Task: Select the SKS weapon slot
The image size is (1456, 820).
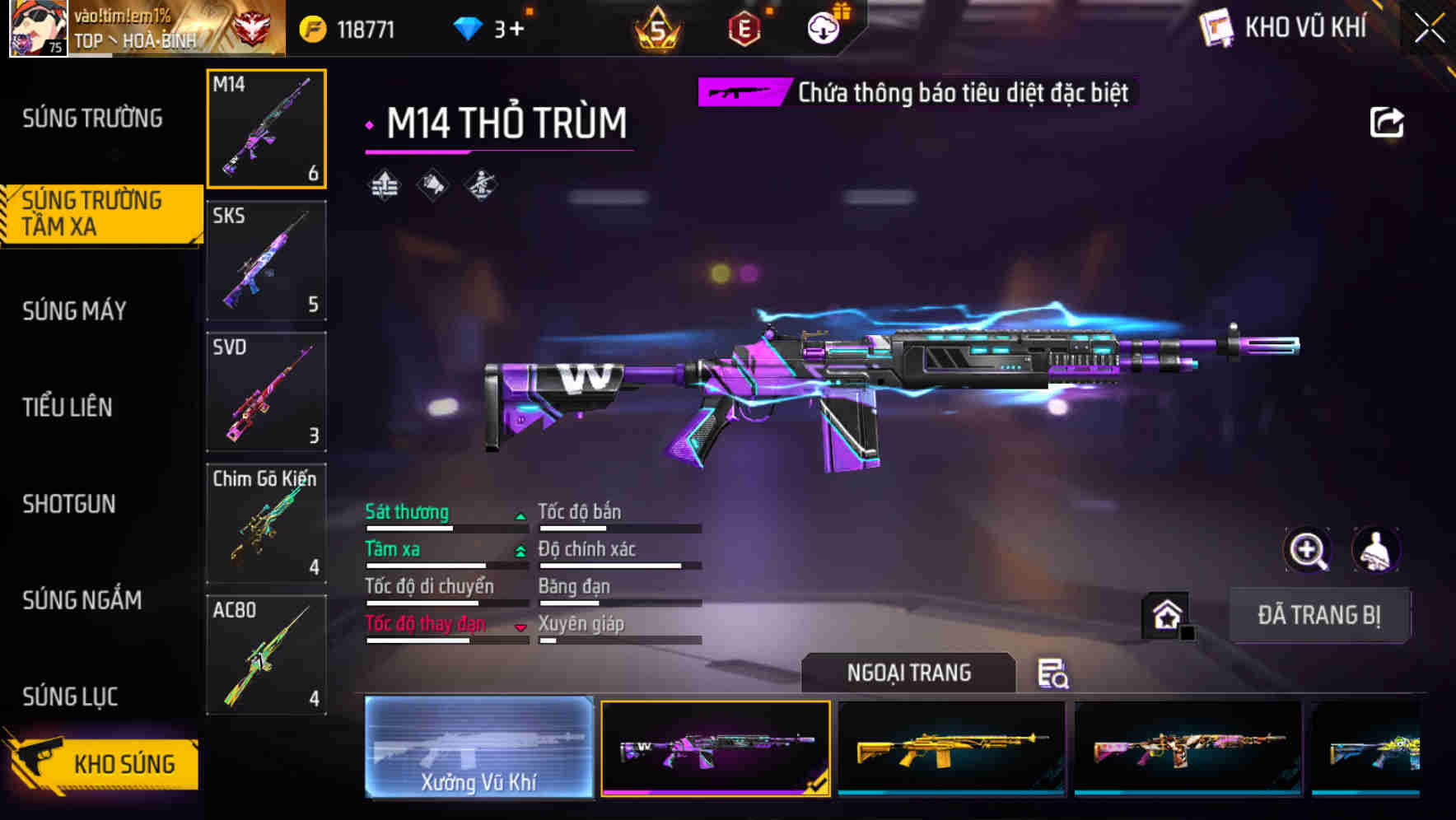Action: coord(266,261)
